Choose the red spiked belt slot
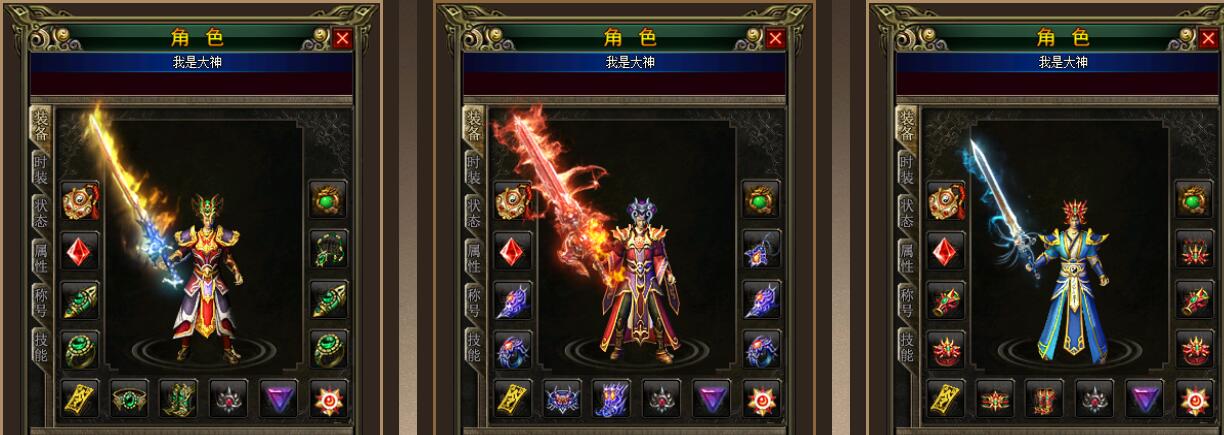 pos(995,398)
